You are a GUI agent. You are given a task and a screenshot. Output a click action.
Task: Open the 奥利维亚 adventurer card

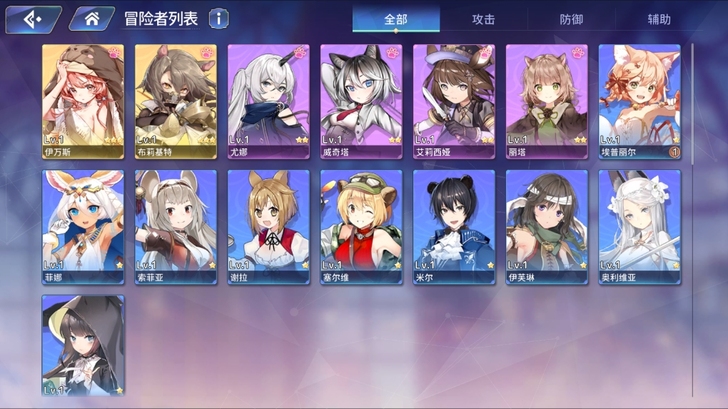(639, 226)
